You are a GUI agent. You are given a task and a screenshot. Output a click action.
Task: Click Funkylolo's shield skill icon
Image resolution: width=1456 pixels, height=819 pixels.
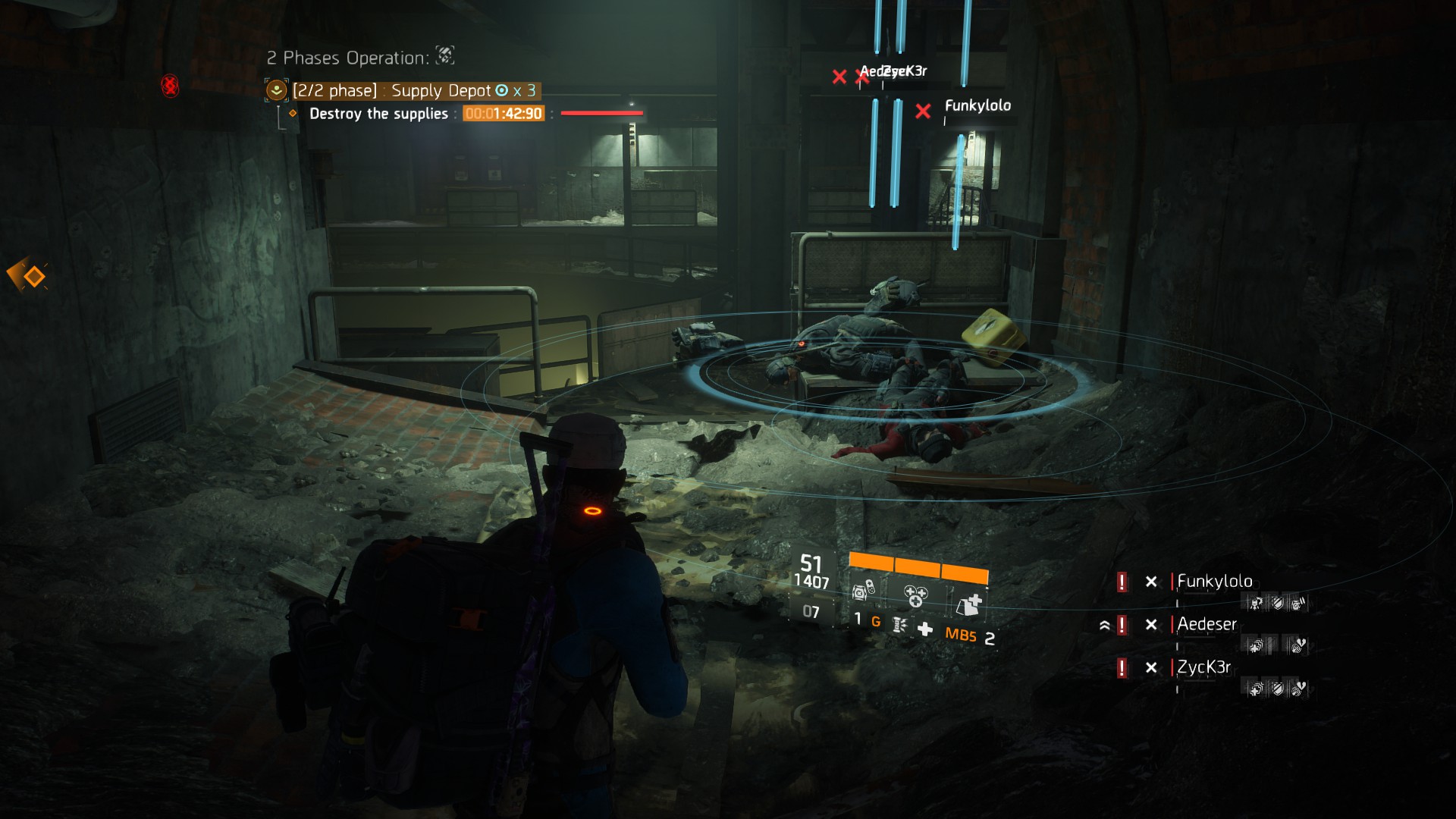tap(1278, 604)
